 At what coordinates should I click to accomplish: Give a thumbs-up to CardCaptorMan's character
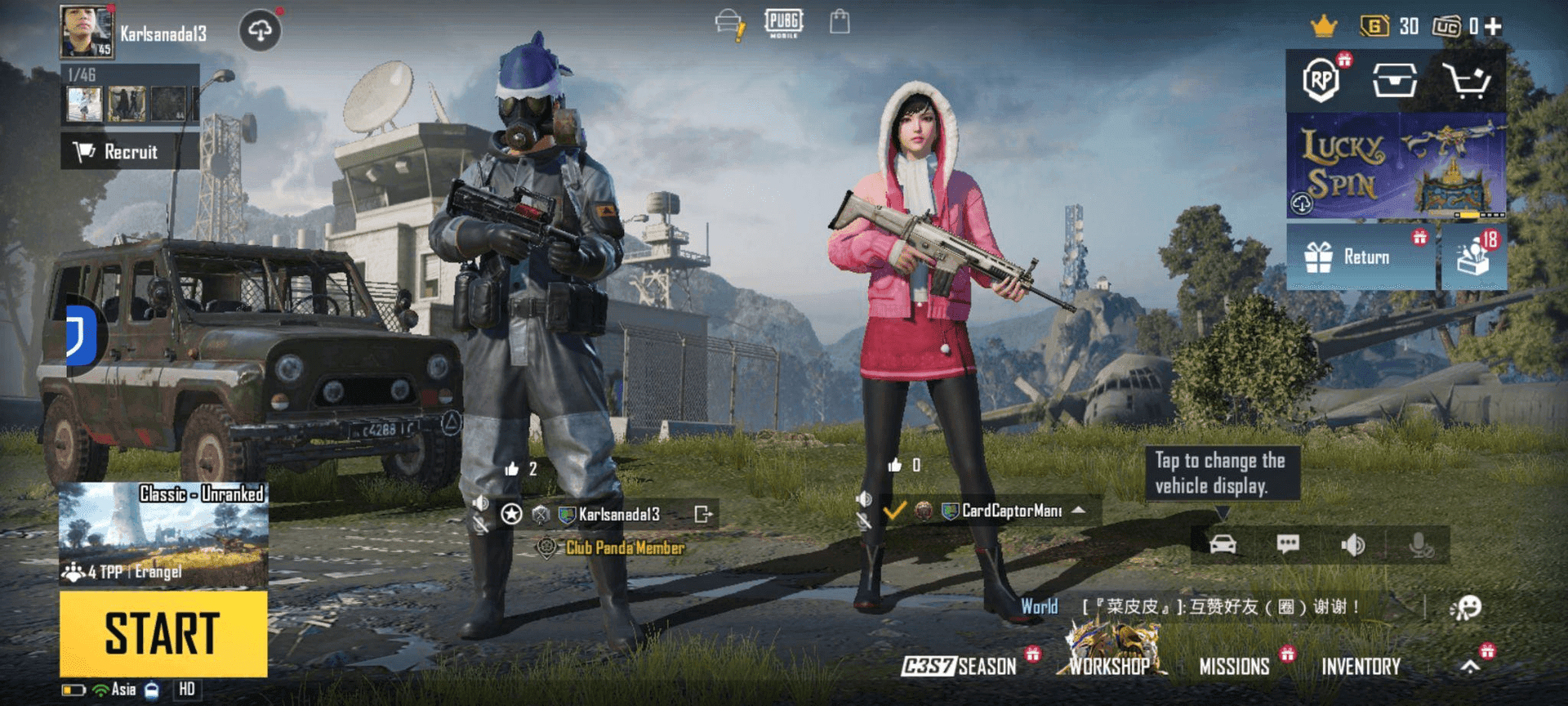893,466
